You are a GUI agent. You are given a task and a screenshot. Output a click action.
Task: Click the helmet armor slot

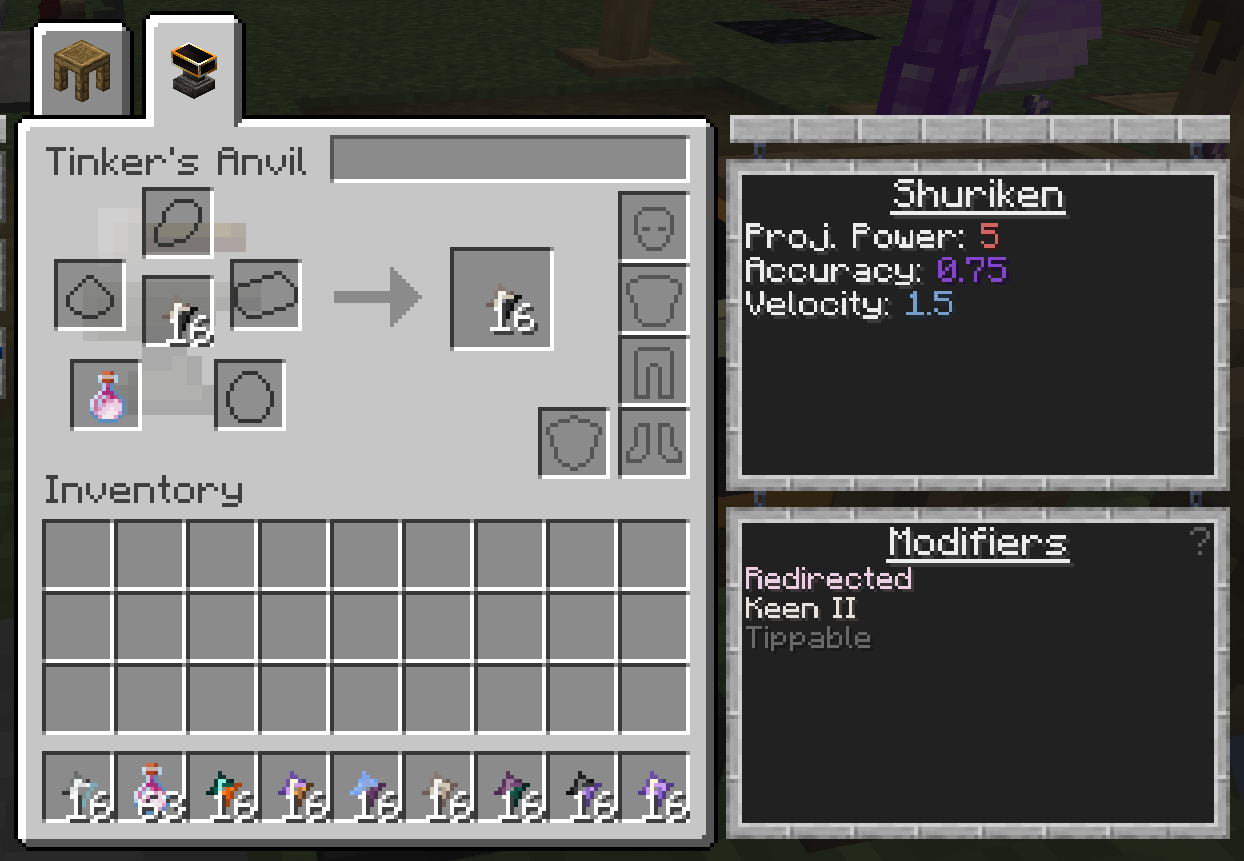click(654, 227)
